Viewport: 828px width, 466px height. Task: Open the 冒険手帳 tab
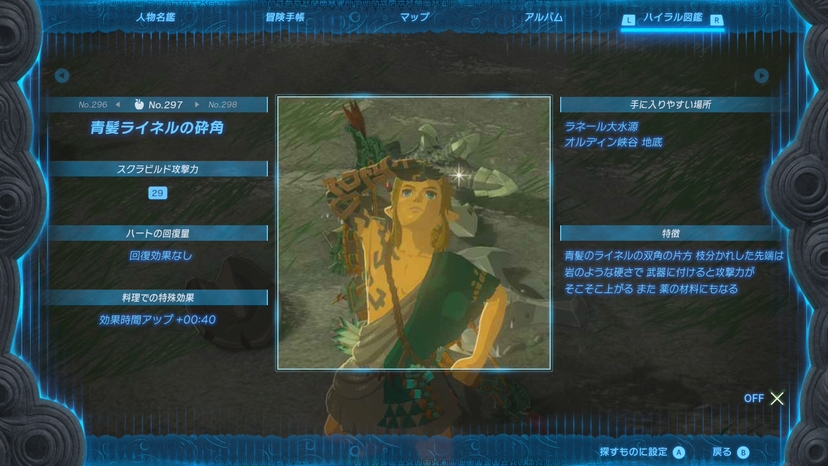[285, 17]
